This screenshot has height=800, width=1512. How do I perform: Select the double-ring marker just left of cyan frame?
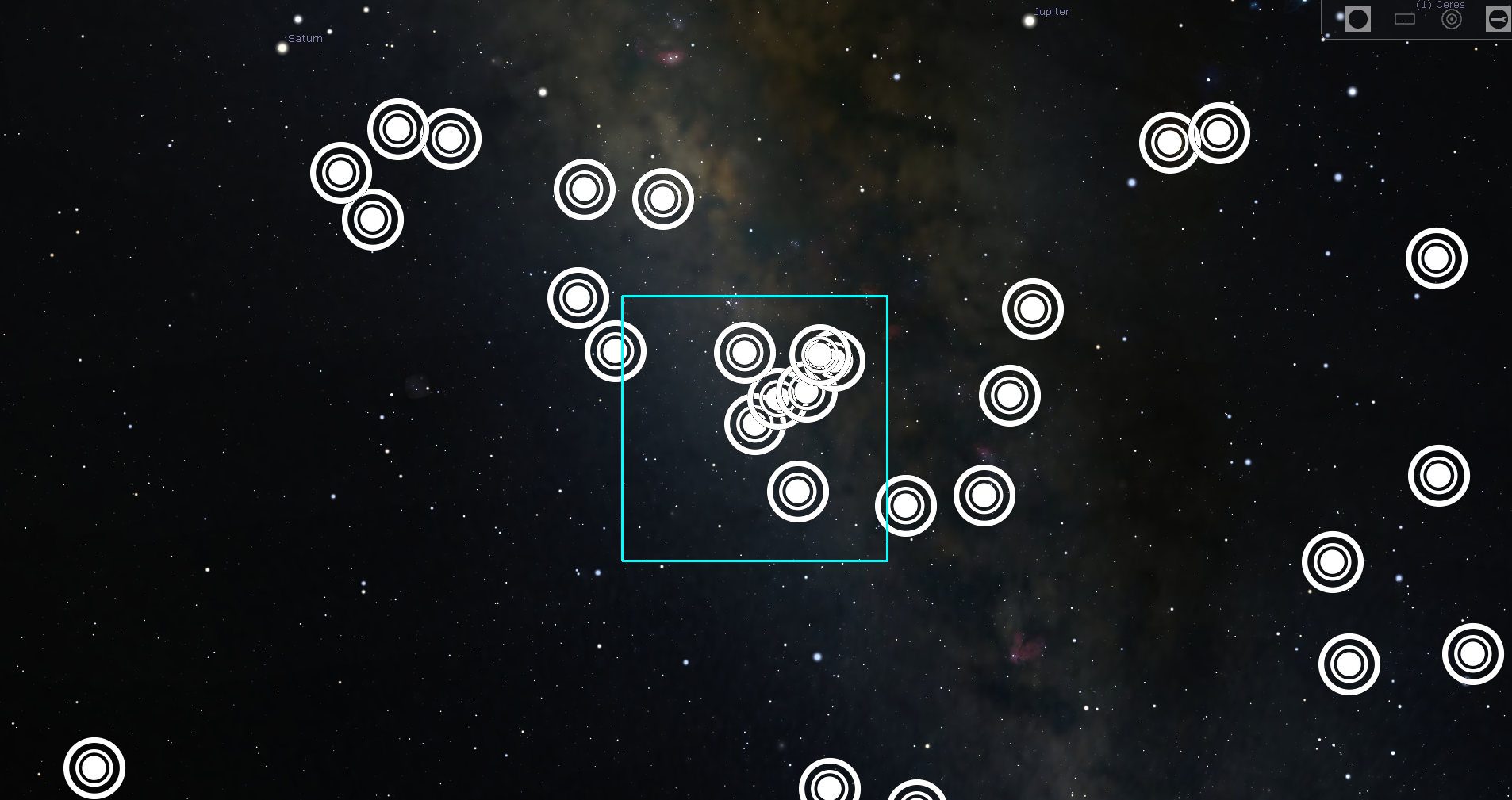coord(616,350)
